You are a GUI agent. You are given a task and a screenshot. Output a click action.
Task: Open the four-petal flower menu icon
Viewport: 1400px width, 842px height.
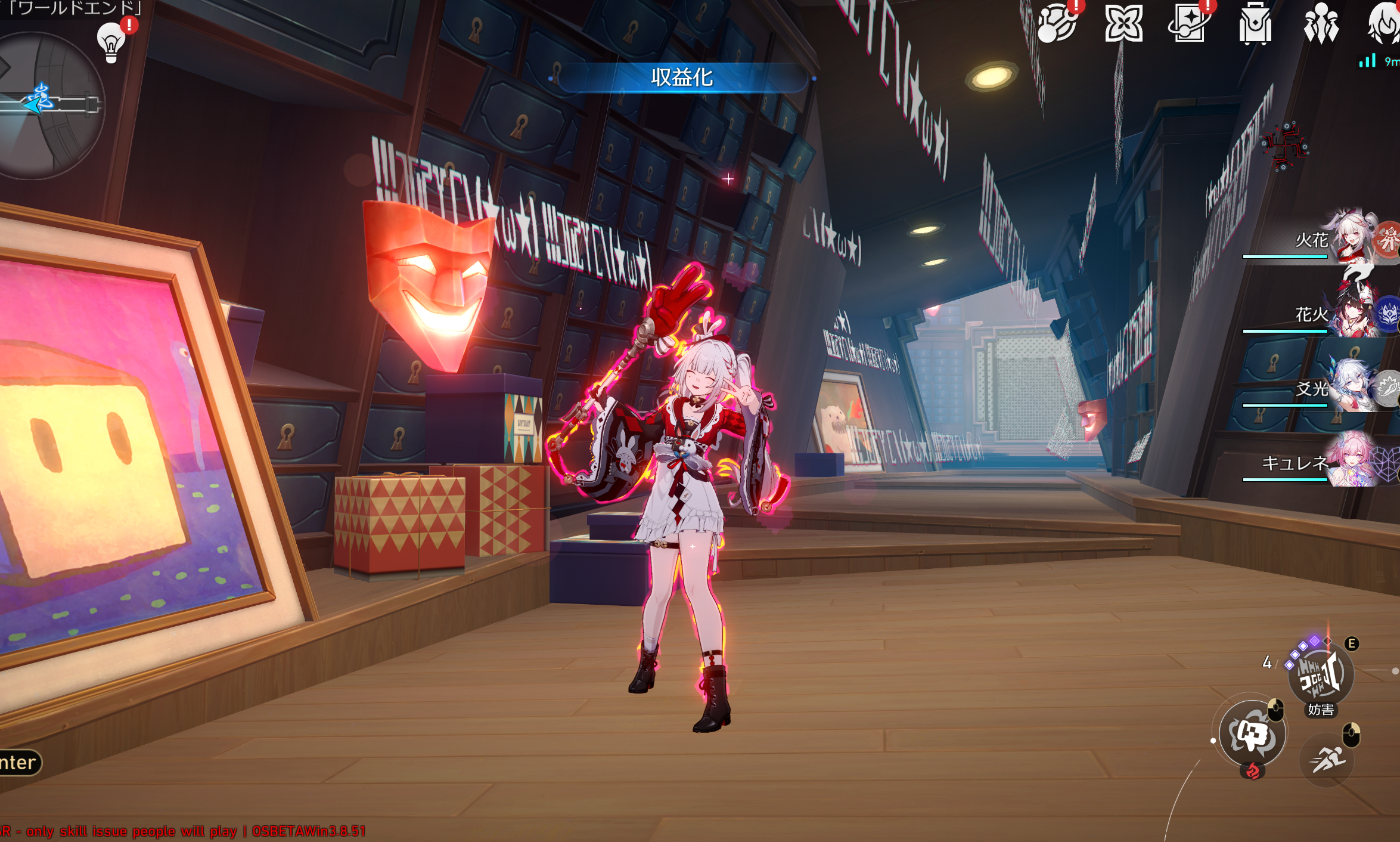point(1123,24)
